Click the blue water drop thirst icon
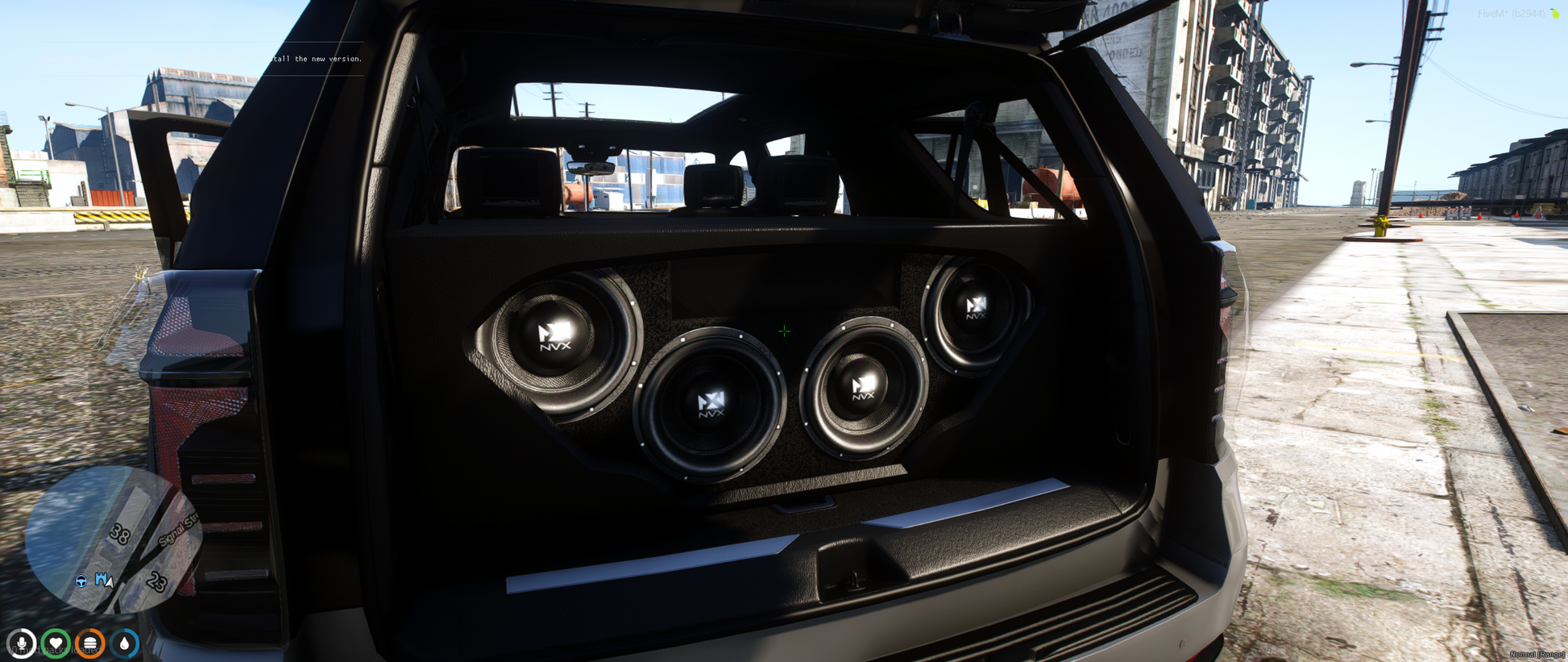 pyautogui.click(x=124, y=643)
